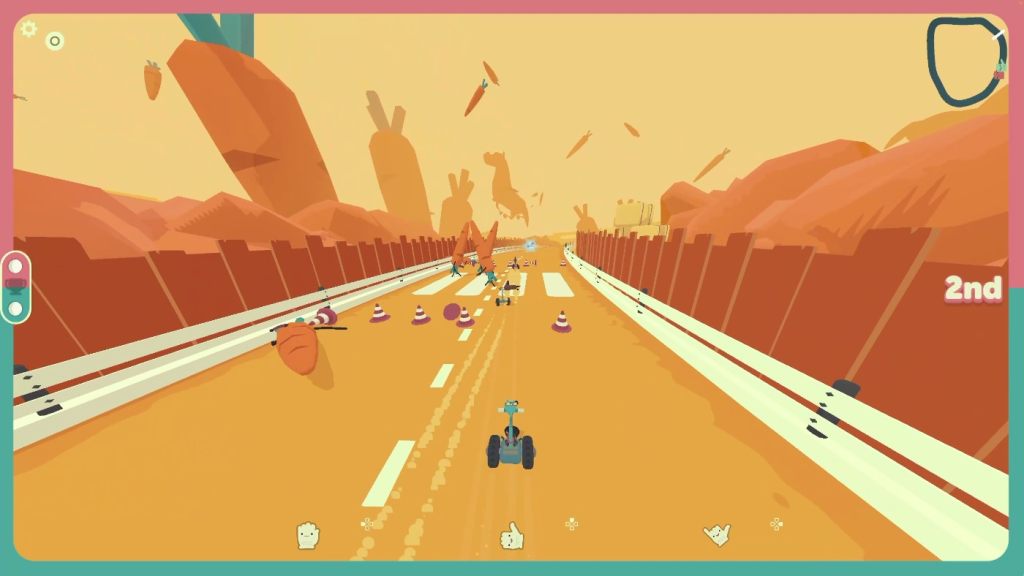Image resolution: width=1024 pixels, height=576 pixels.
Task: Choose the shaka hand emote
Action: click(x=717, y=535)
